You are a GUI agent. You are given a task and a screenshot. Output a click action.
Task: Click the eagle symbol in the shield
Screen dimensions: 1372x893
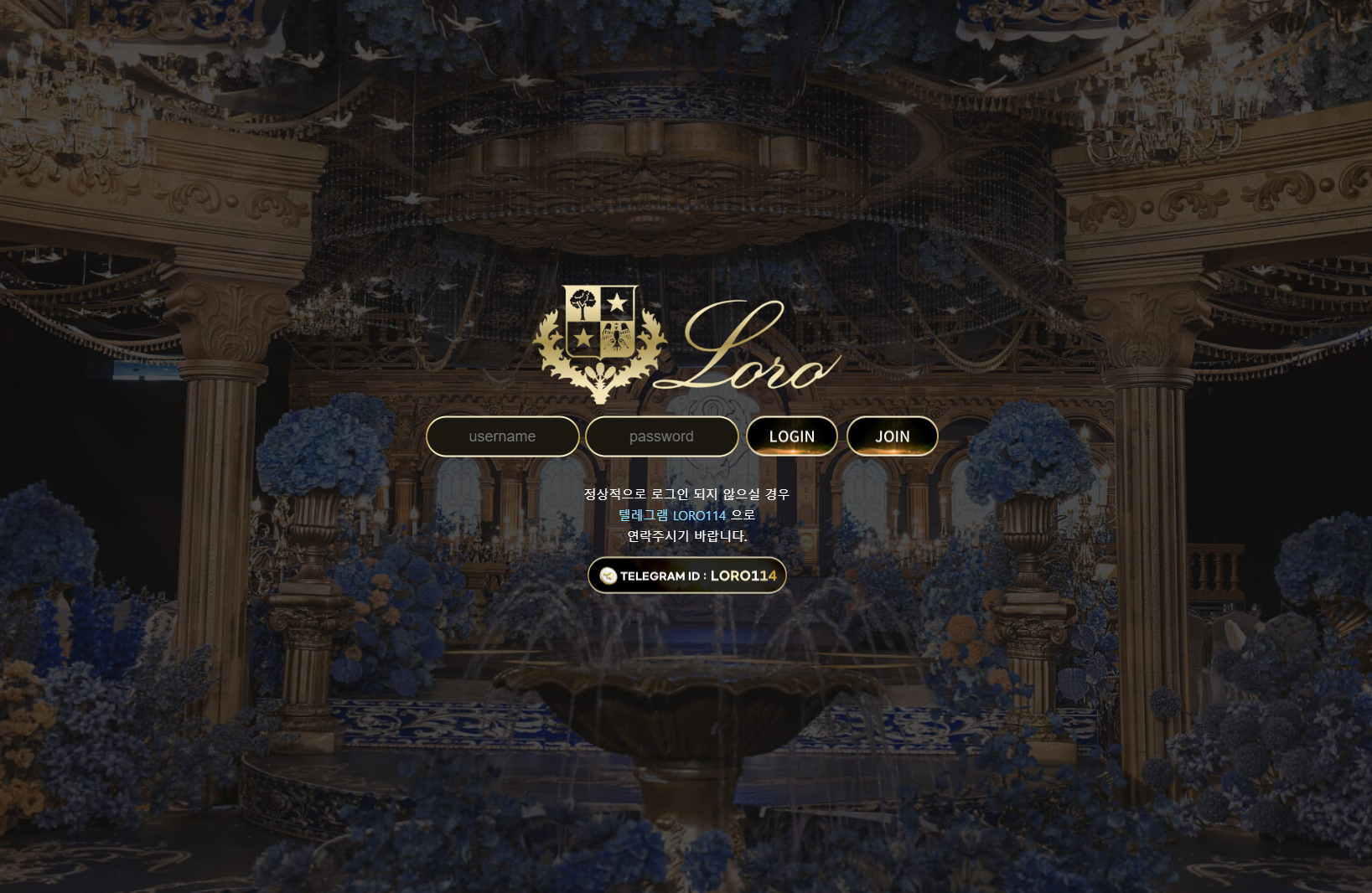pos(617,335)
